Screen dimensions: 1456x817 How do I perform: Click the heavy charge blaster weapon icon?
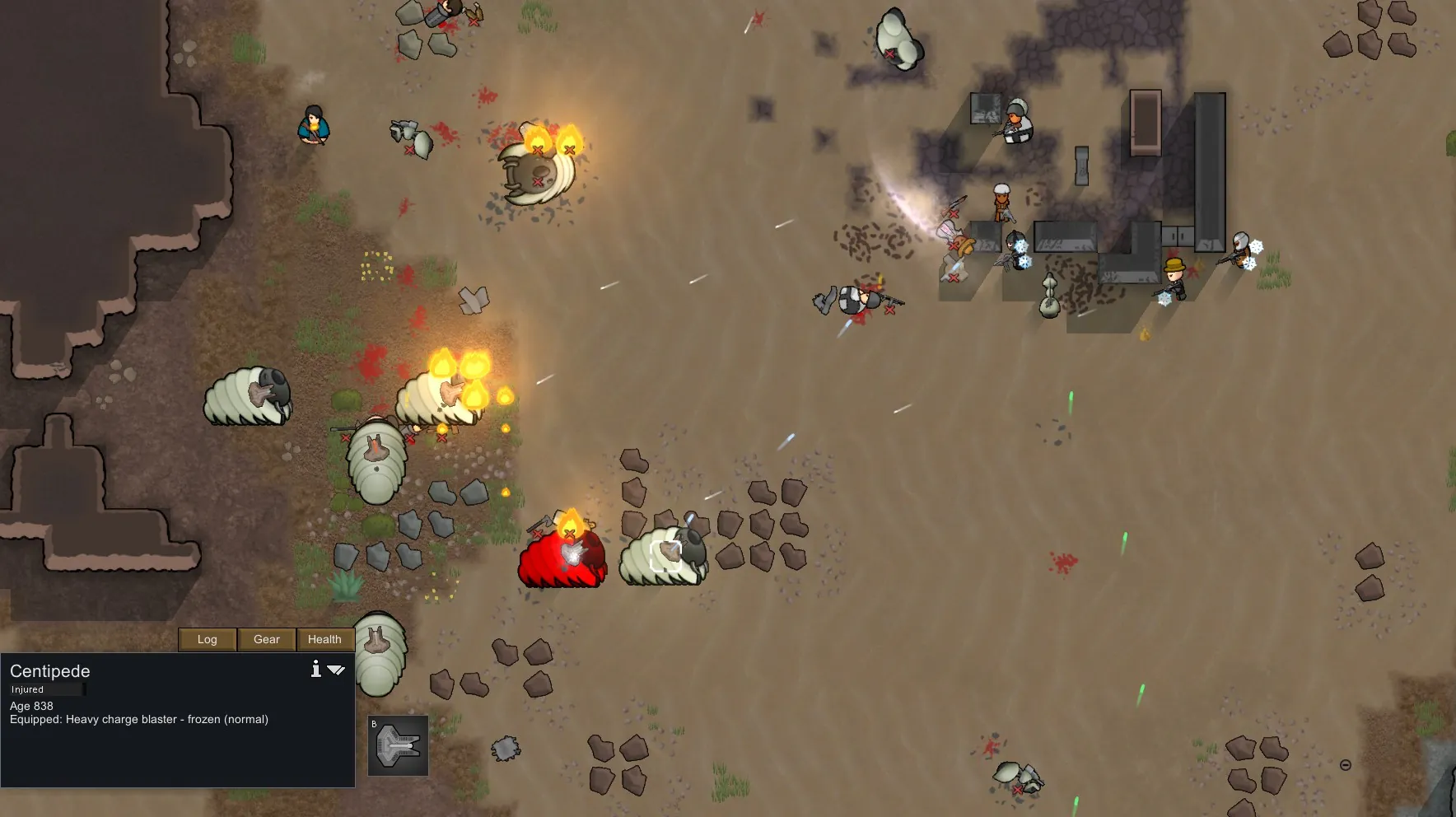pos(398,745)
